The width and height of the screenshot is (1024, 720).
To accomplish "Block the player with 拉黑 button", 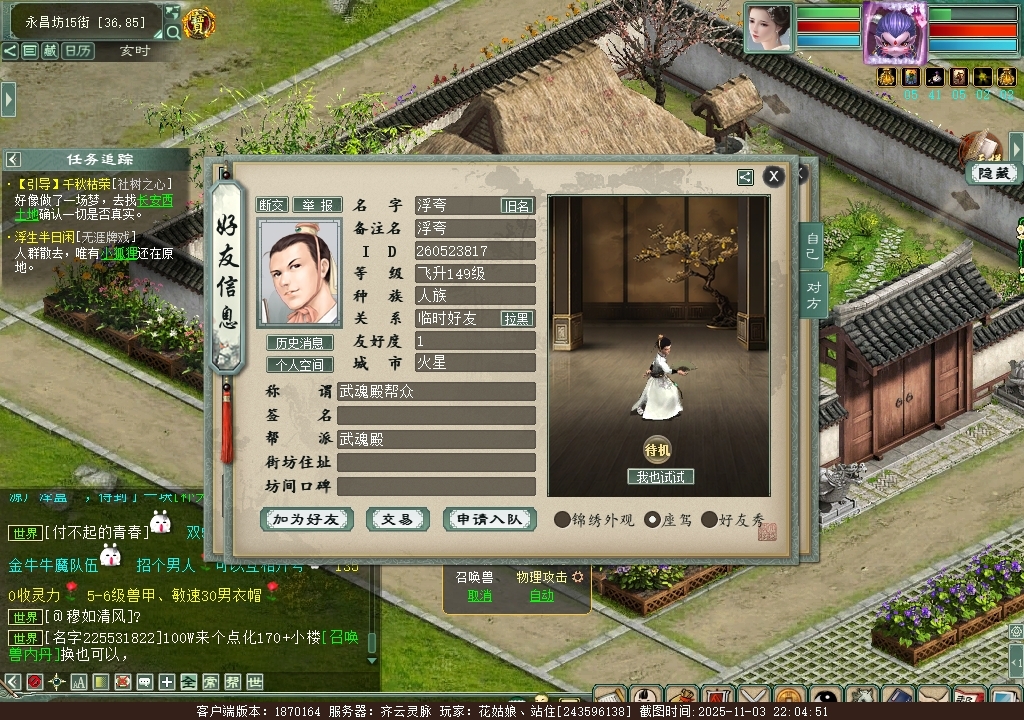I will [517, 318].
